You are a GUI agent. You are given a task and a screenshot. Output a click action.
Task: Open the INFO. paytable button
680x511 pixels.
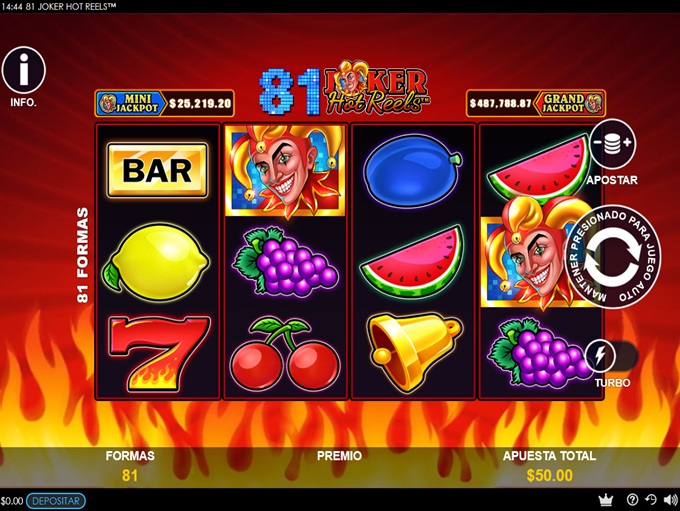(24, 70)
